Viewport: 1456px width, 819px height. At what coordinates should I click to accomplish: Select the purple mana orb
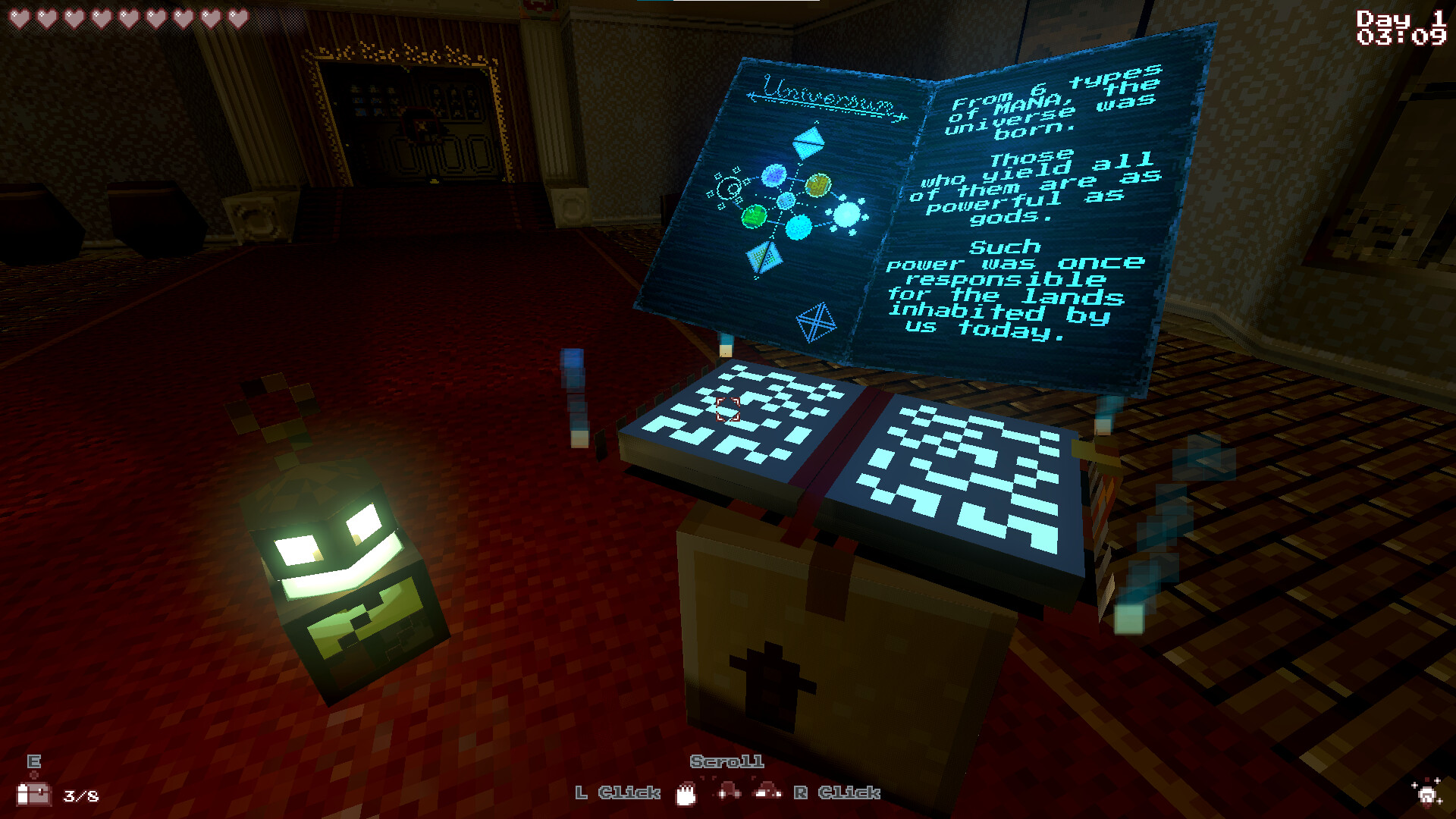(x=774, y=175)
